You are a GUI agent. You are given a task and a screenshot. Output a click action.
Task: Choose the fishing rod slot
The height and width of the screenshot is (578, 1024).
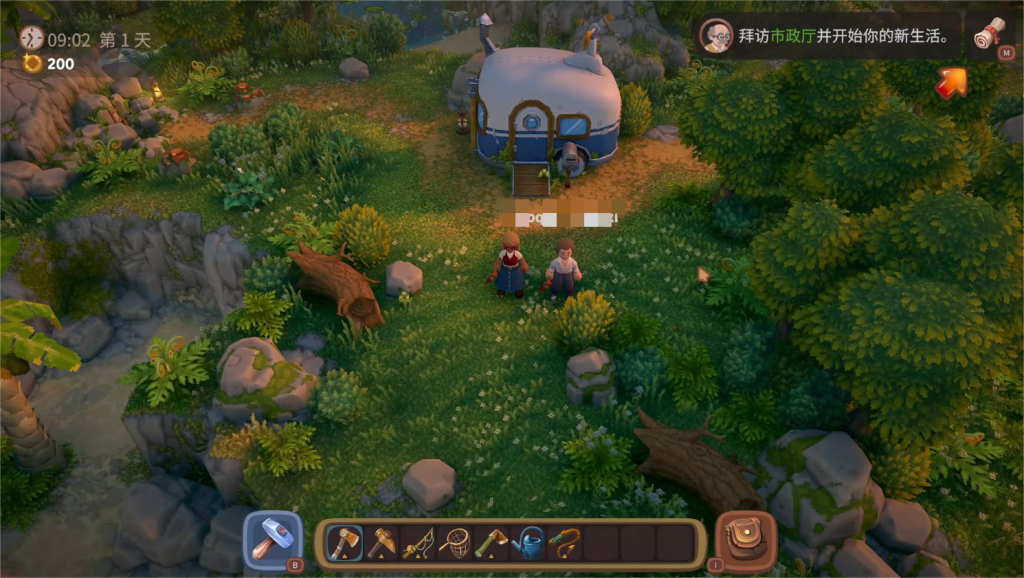tap(417, 543)
